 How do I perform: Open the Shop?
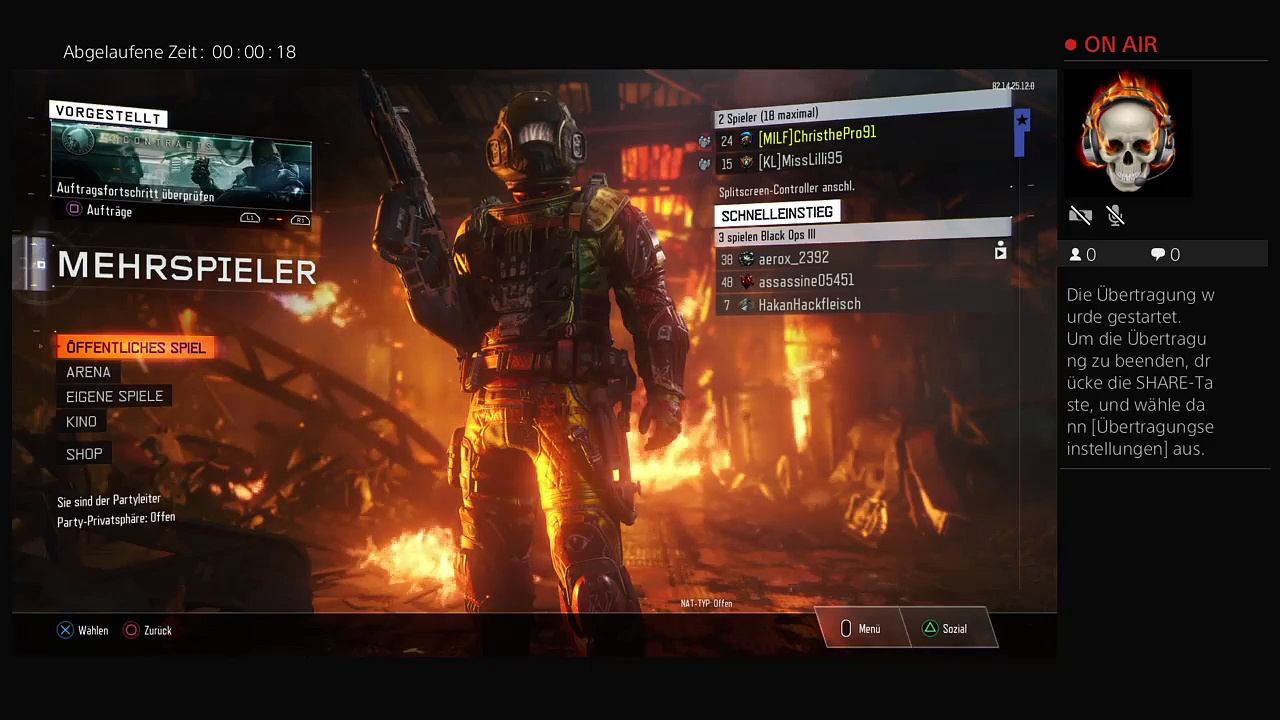(84, 454)
